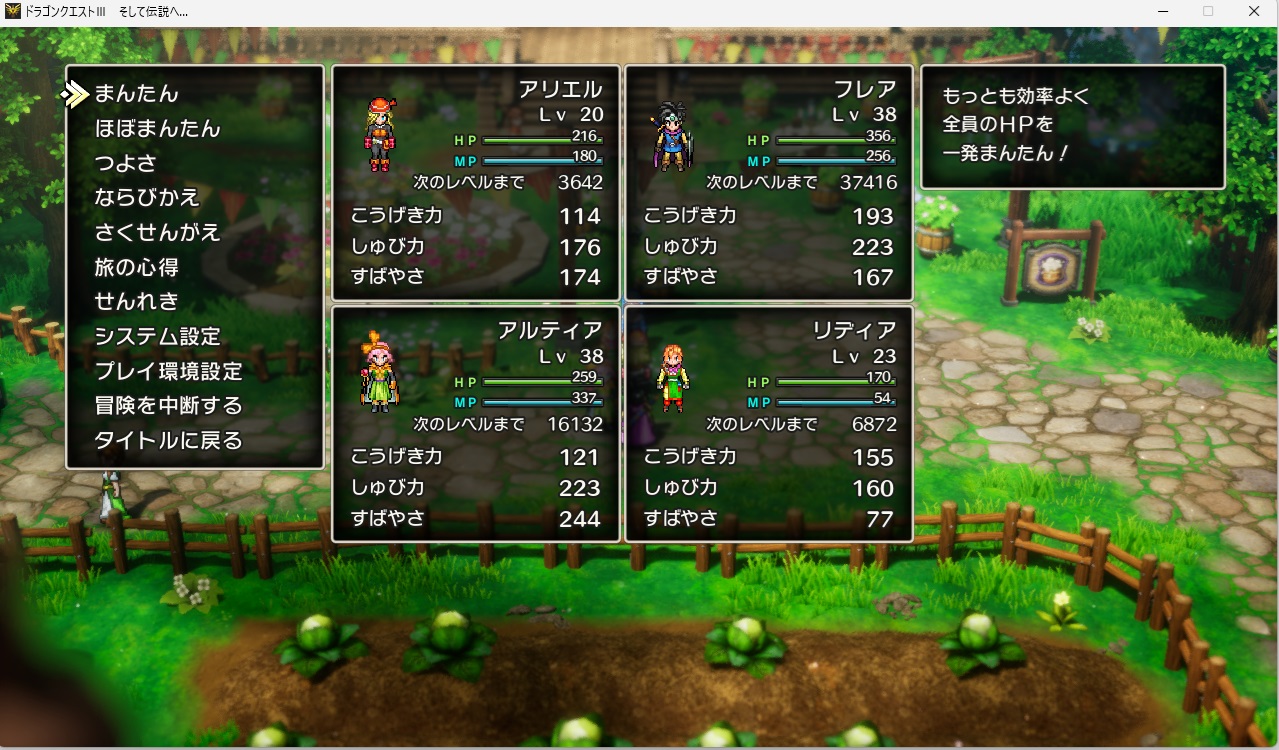Viewport: 1279px width, 750px height.
Task: Show the せんれき battle record
Action: coord(137,301)
